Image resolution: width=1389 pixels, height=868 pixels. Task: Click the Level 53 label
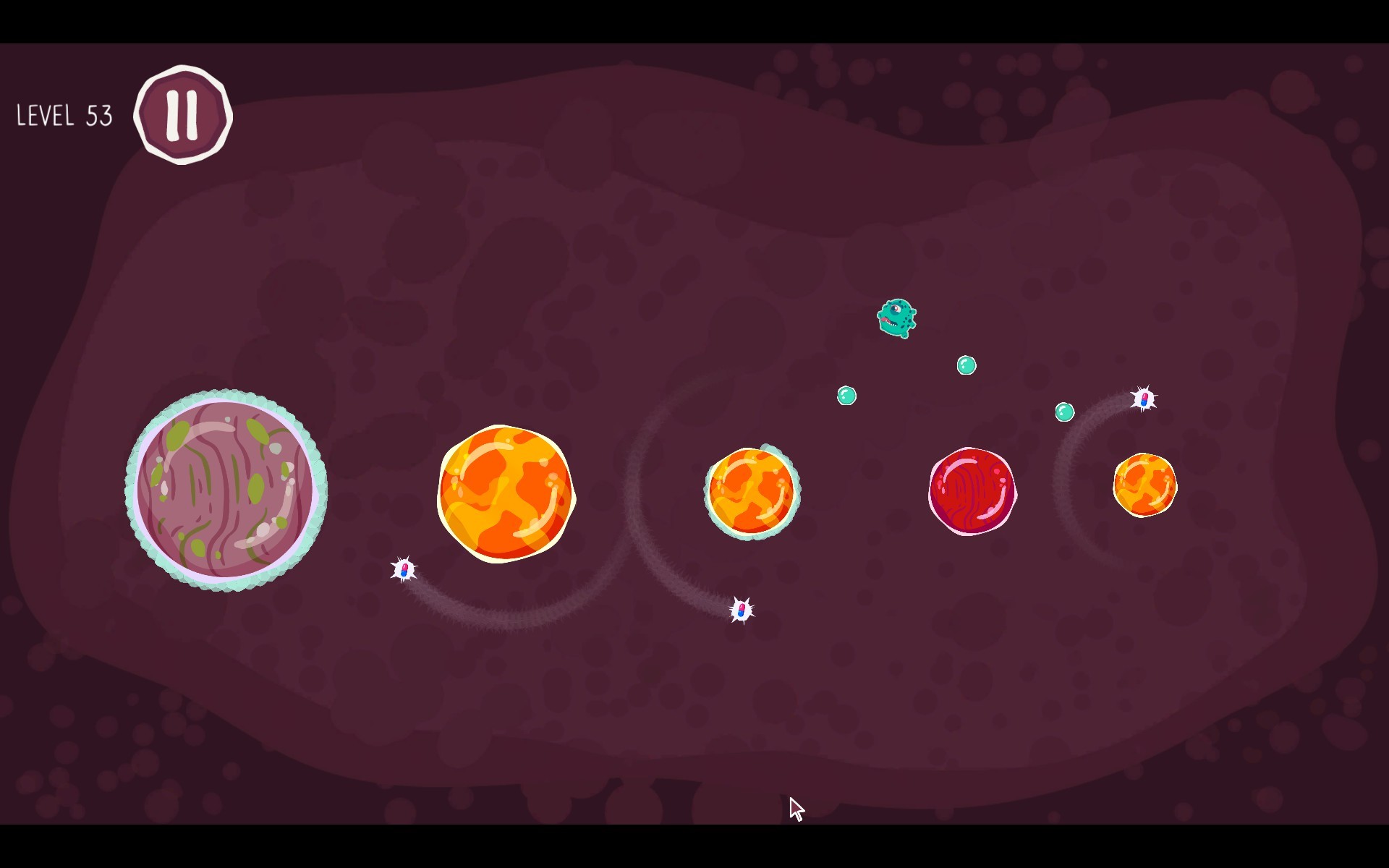[x=64, y=116]
